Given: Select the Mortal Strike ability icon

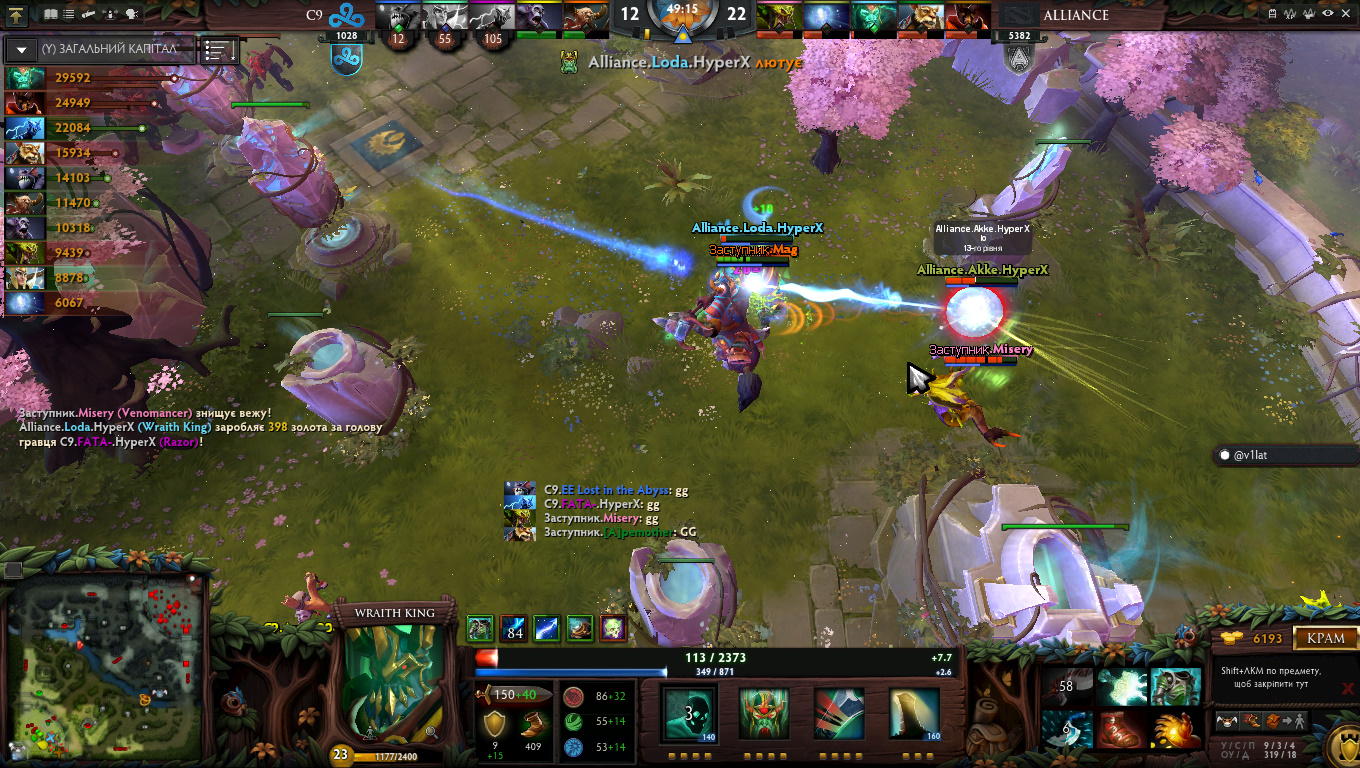Looking at the screenshot, I should point(838,714).
